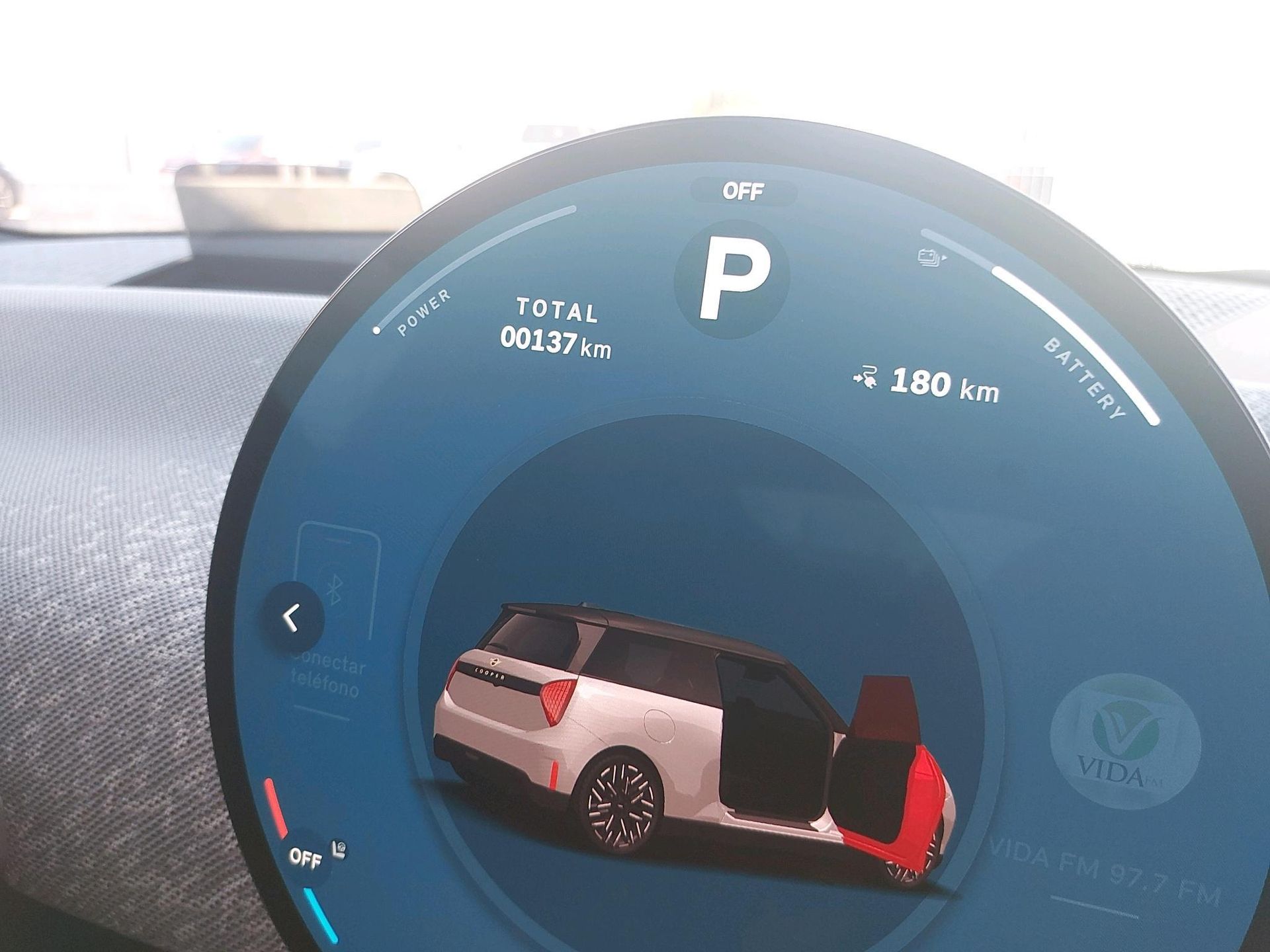Open the VIDA FM 97.7 radio widget
1270x952 pixels.
[1124, 742]
